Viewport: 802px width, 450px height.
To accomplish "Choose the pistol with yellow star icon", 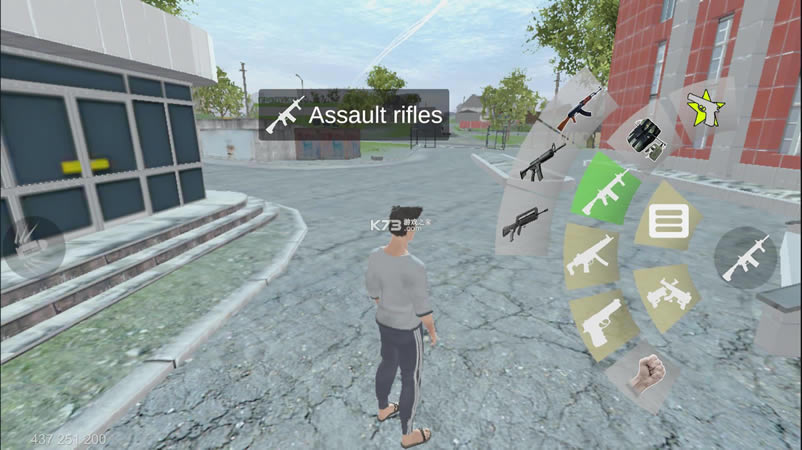I will (x=705, y=108).
